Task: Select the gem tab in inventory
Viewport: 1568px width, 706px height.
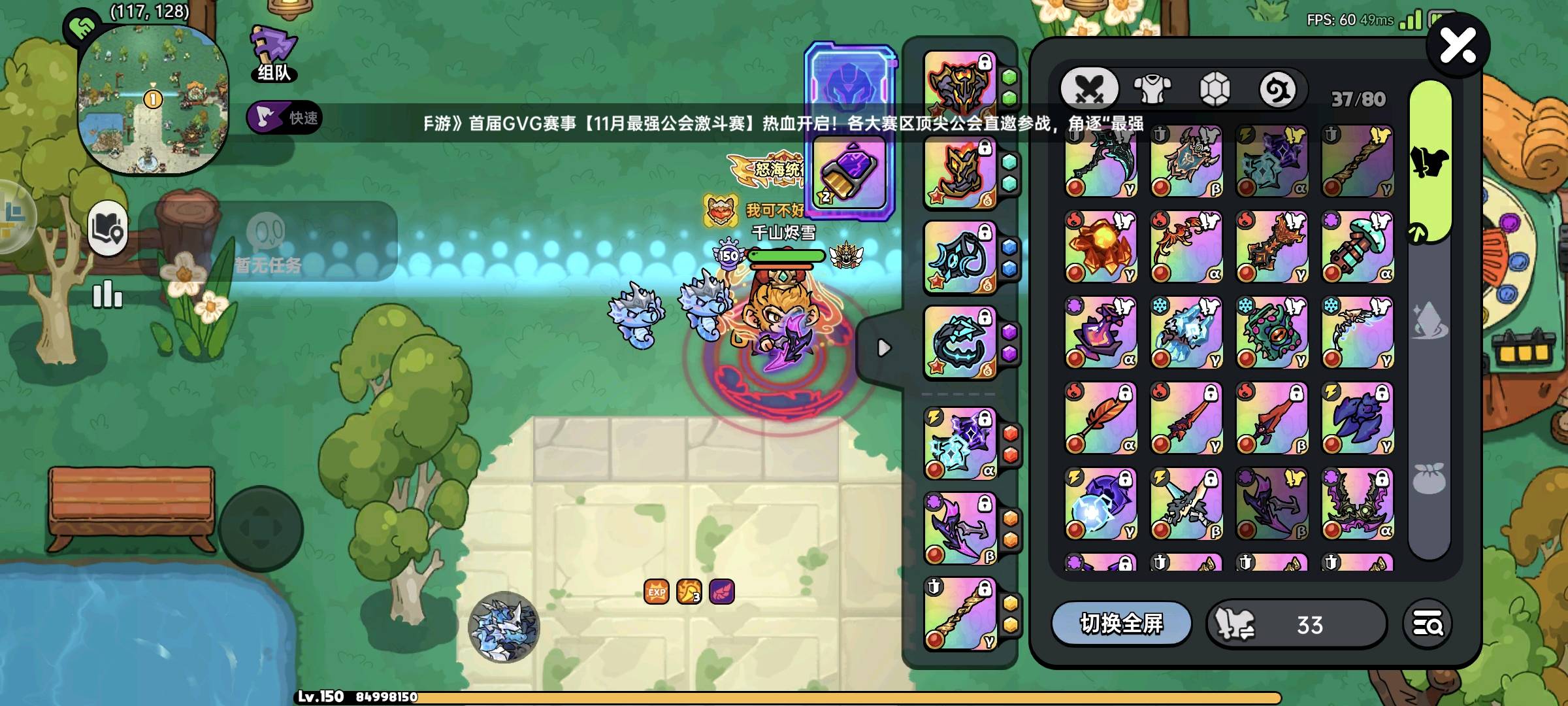Action: pos(1215,88)
